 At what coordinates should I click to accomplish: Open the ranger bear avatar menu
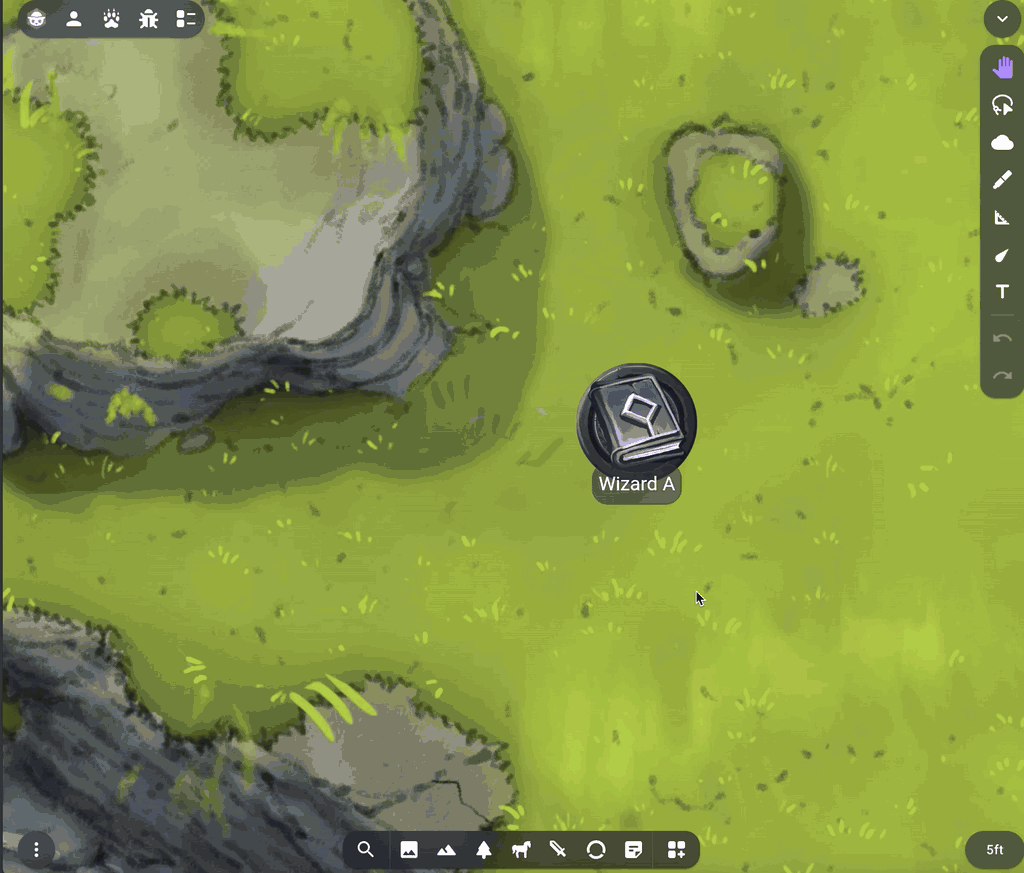[37, 19]
